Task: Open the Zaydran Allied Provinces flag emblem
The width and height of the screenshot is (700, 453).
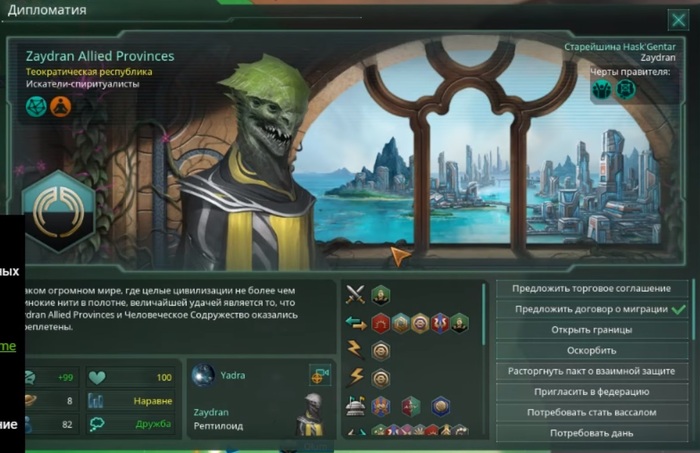Action: click(x=58, y=211)
